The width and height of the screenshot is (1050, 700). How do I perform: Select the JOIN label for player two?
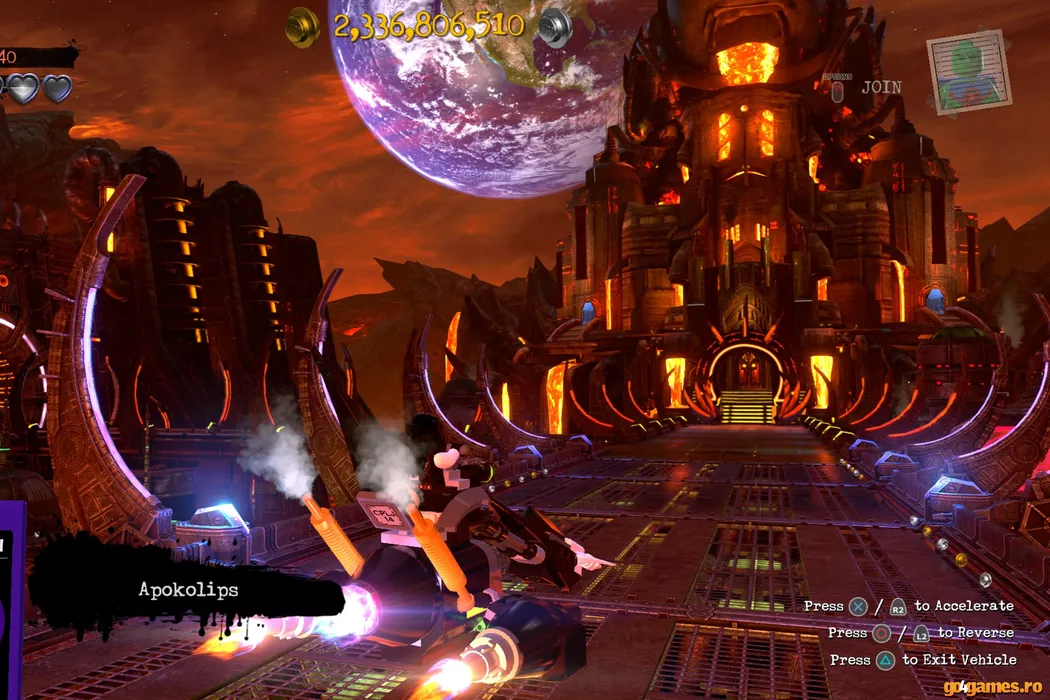point(881,88)
